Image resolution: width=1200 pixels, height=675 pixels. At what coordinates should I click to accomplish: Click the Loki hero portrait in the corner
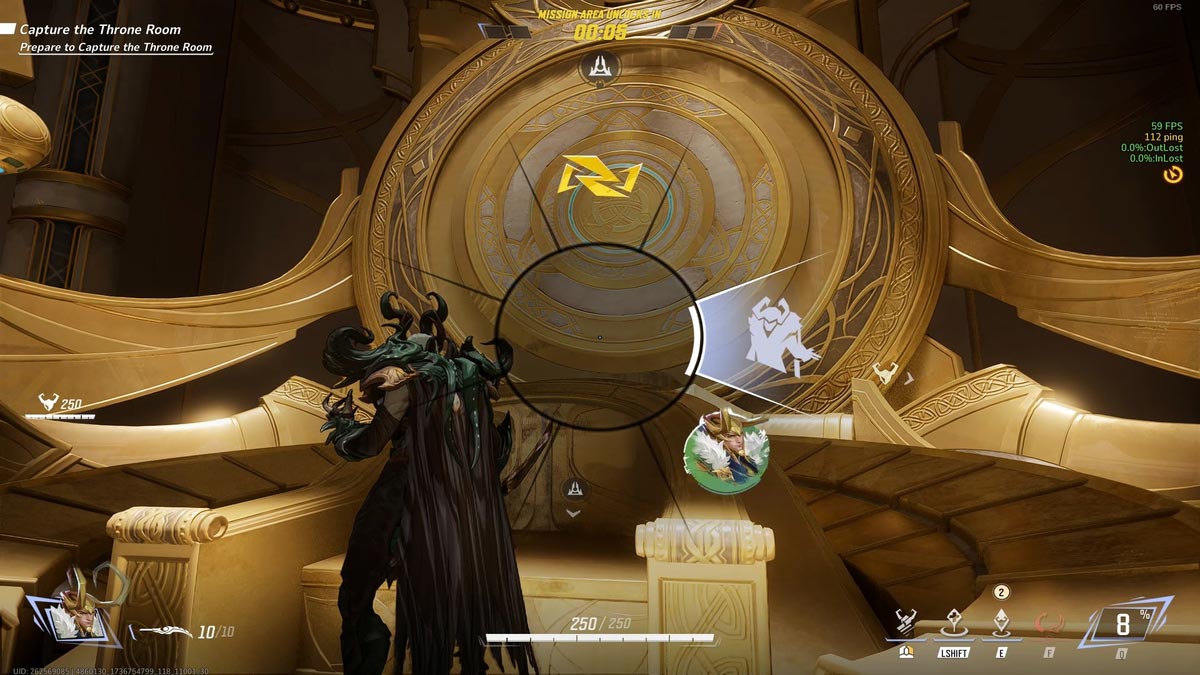pos(75,607)
